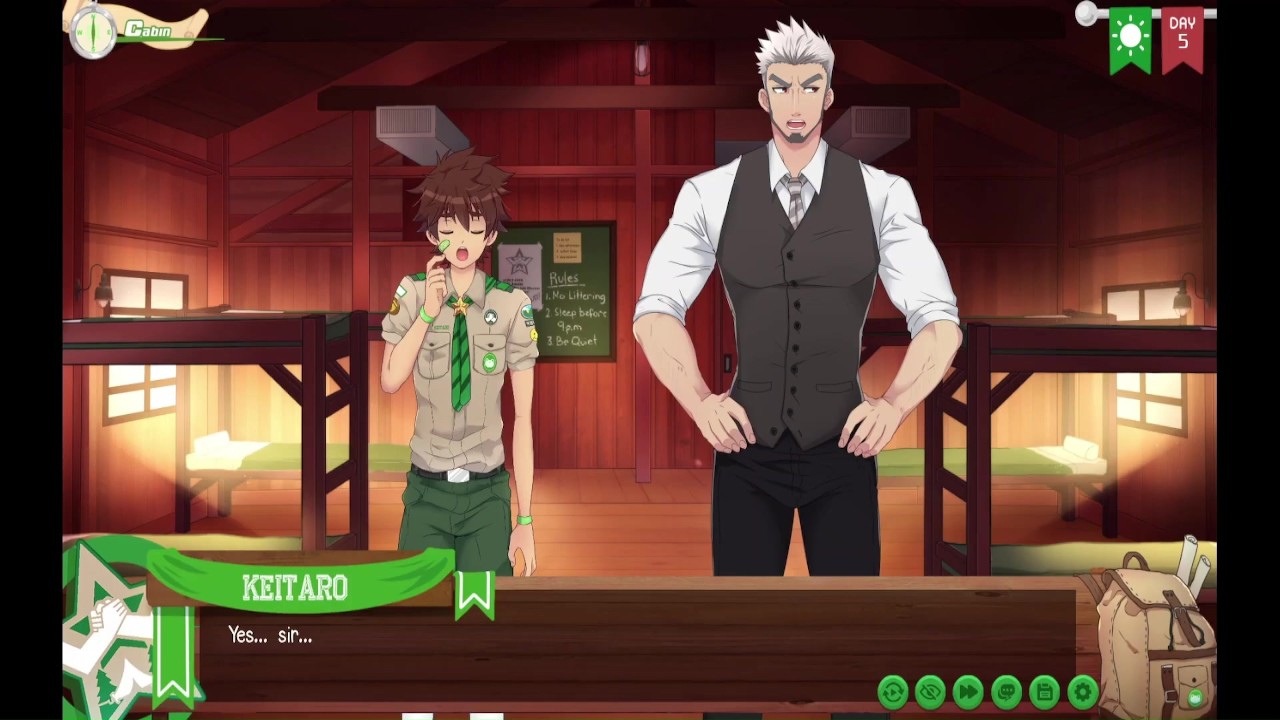Hide the dialogue interface with eye icon
1280x720 pixels.
[930, 691]
